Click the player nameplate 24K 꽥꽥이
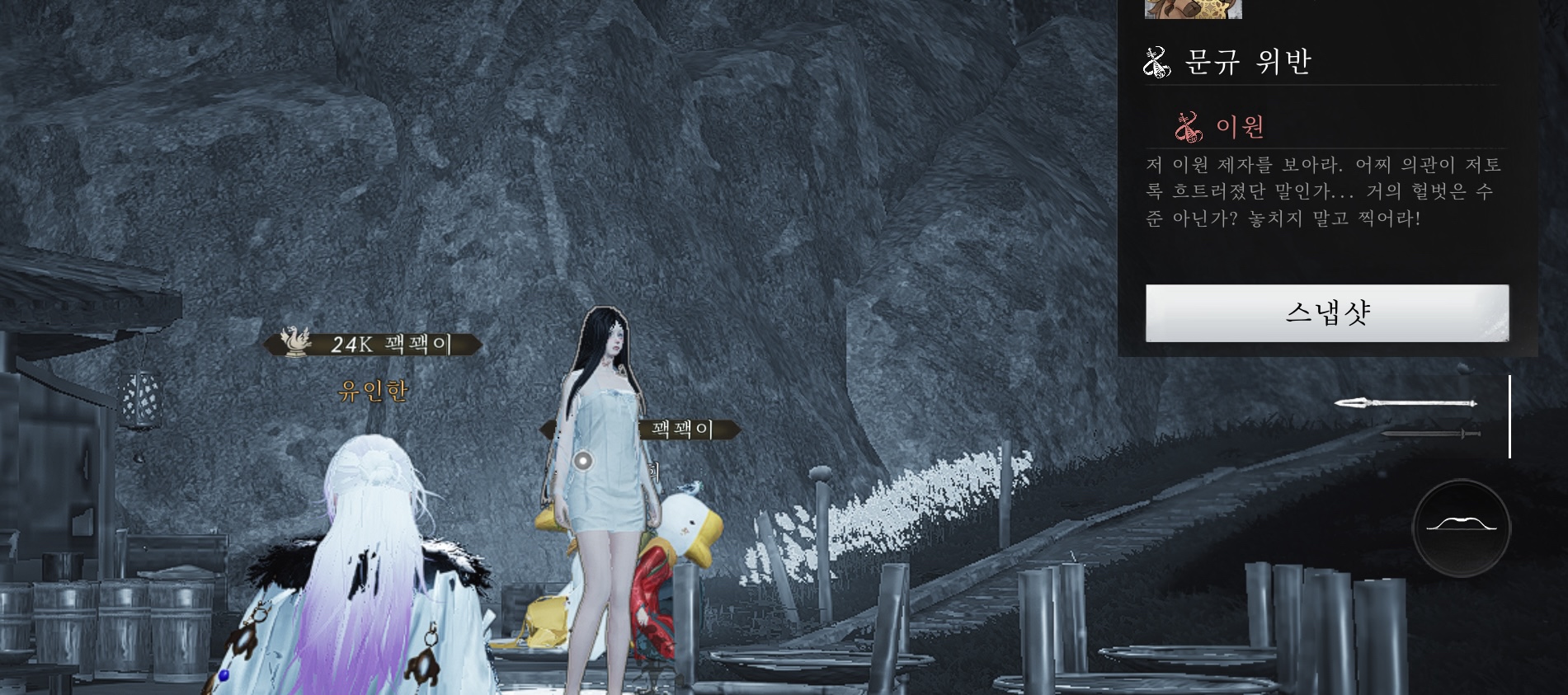Screen dimensions: 1568x695 (x=373, y=344)
